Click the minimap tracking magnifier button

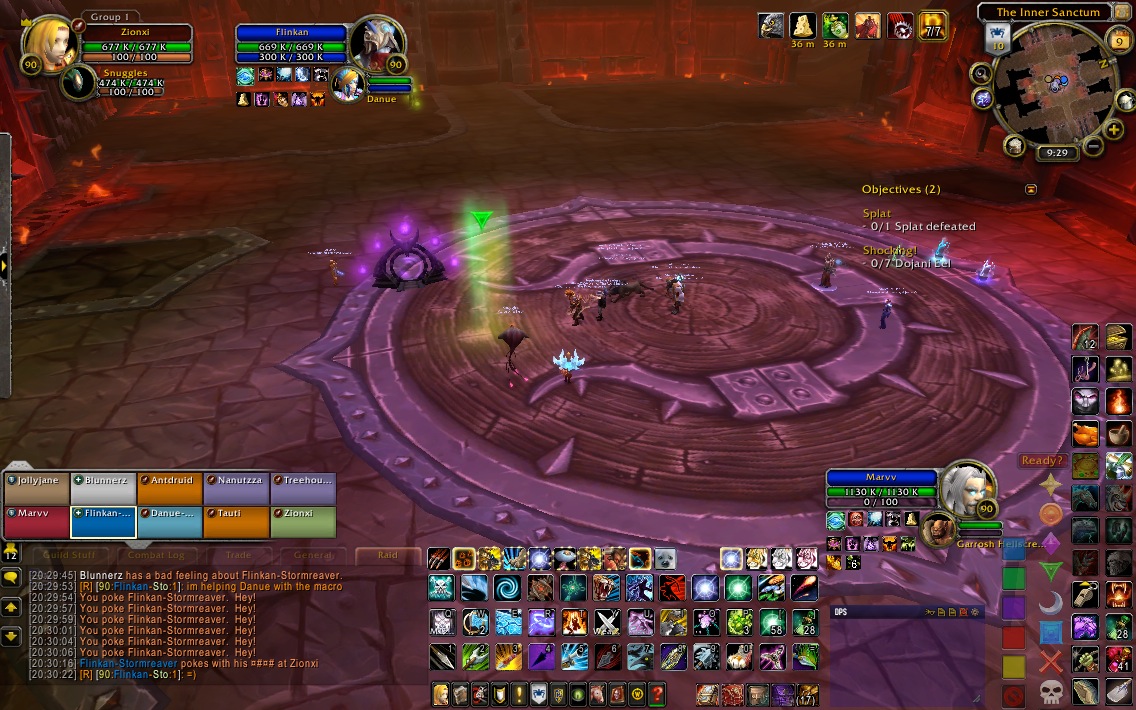coord(981,73)
